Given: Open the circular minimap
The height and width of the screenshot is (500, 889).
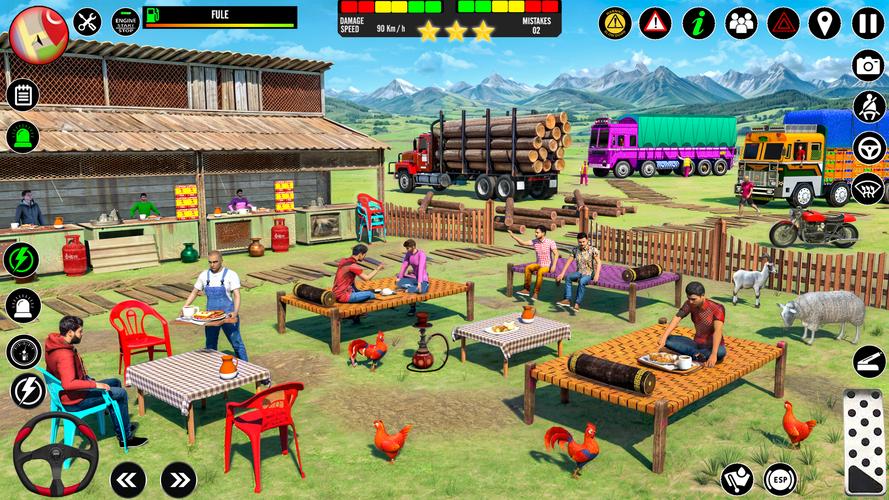Looking at the screenshot, I should point(38,33).
